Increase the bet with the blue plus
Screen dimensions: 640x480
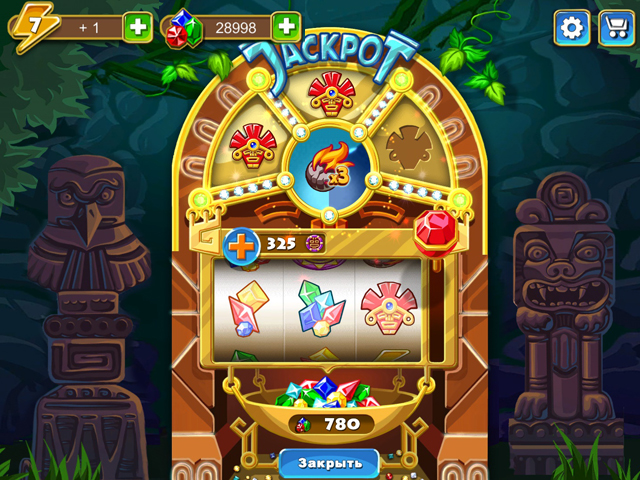(241, 245)
